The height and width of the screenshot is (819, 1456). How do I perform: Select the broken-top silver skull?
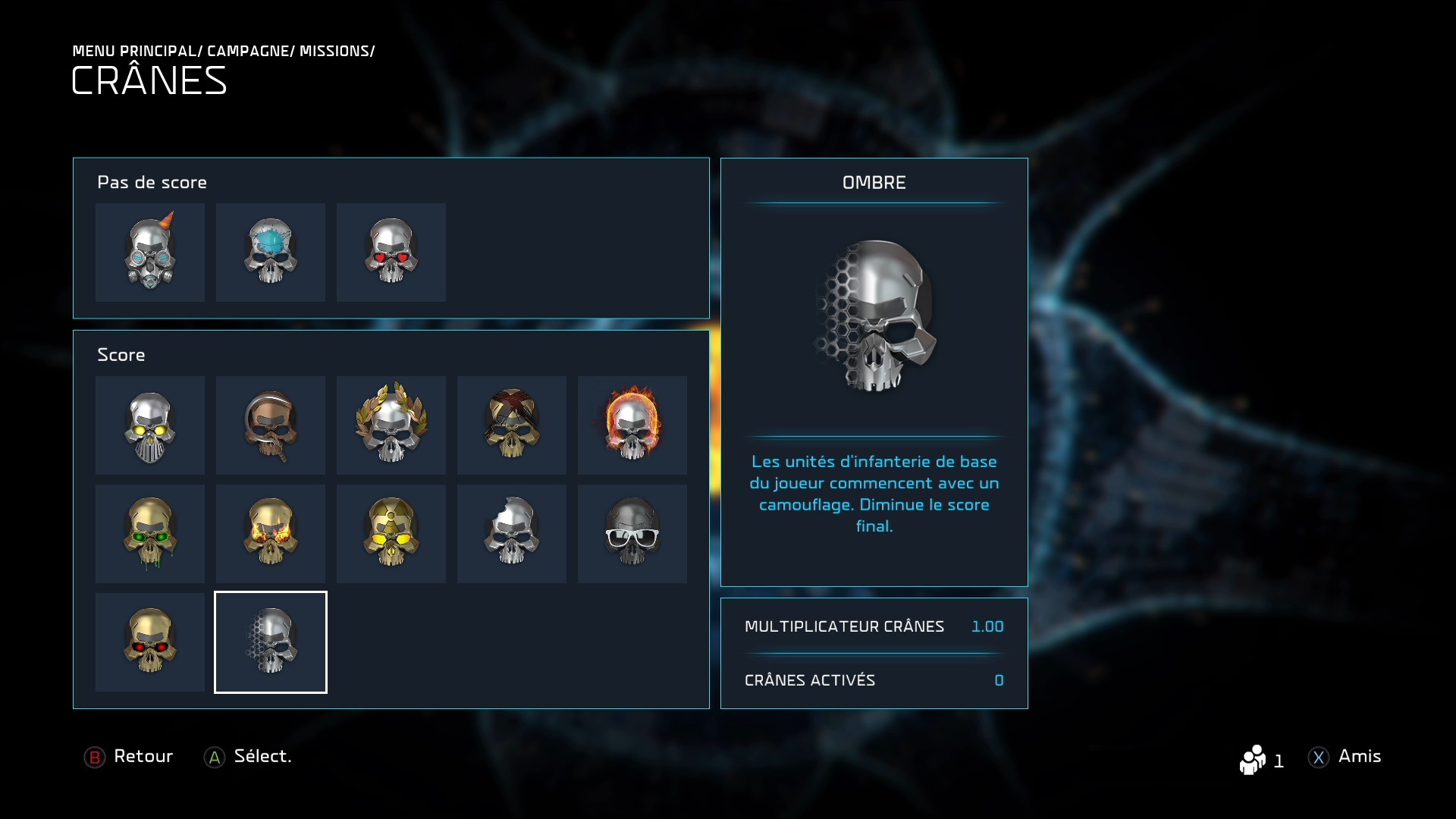pos(512,534)
